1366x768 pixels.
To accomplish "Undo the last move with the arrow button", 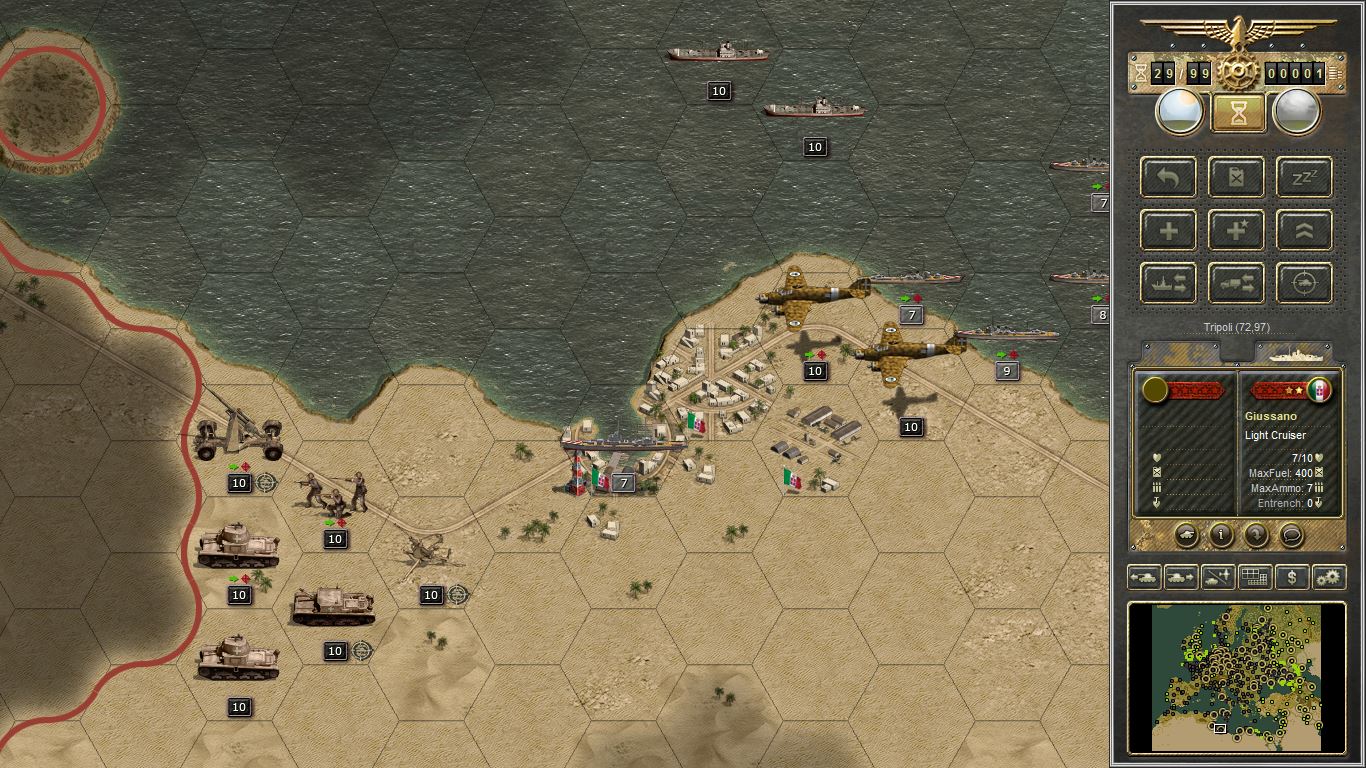I will [x=1169, y=177].
